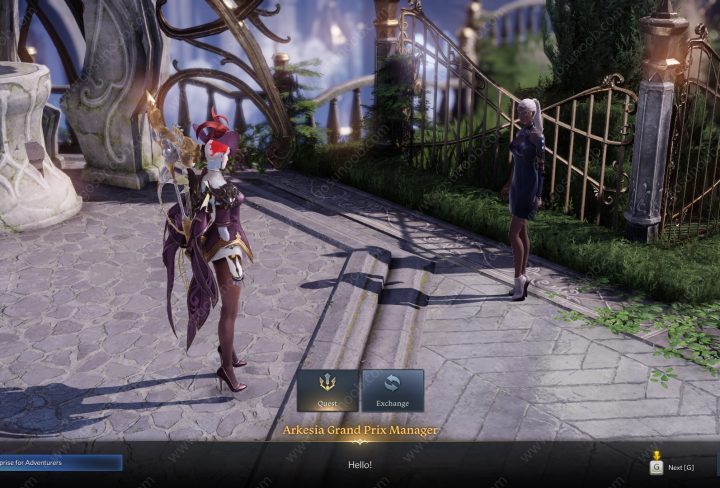Advance the dialogue with the Next button
The width and height of the screenshot is (720, 488).
[673, 466]
